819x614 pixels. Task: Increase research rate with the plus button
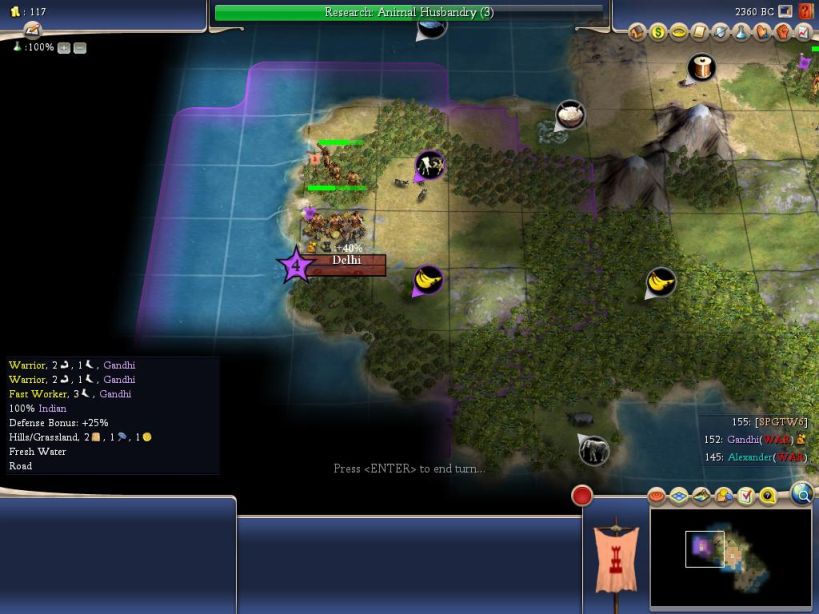pos(64,48)
